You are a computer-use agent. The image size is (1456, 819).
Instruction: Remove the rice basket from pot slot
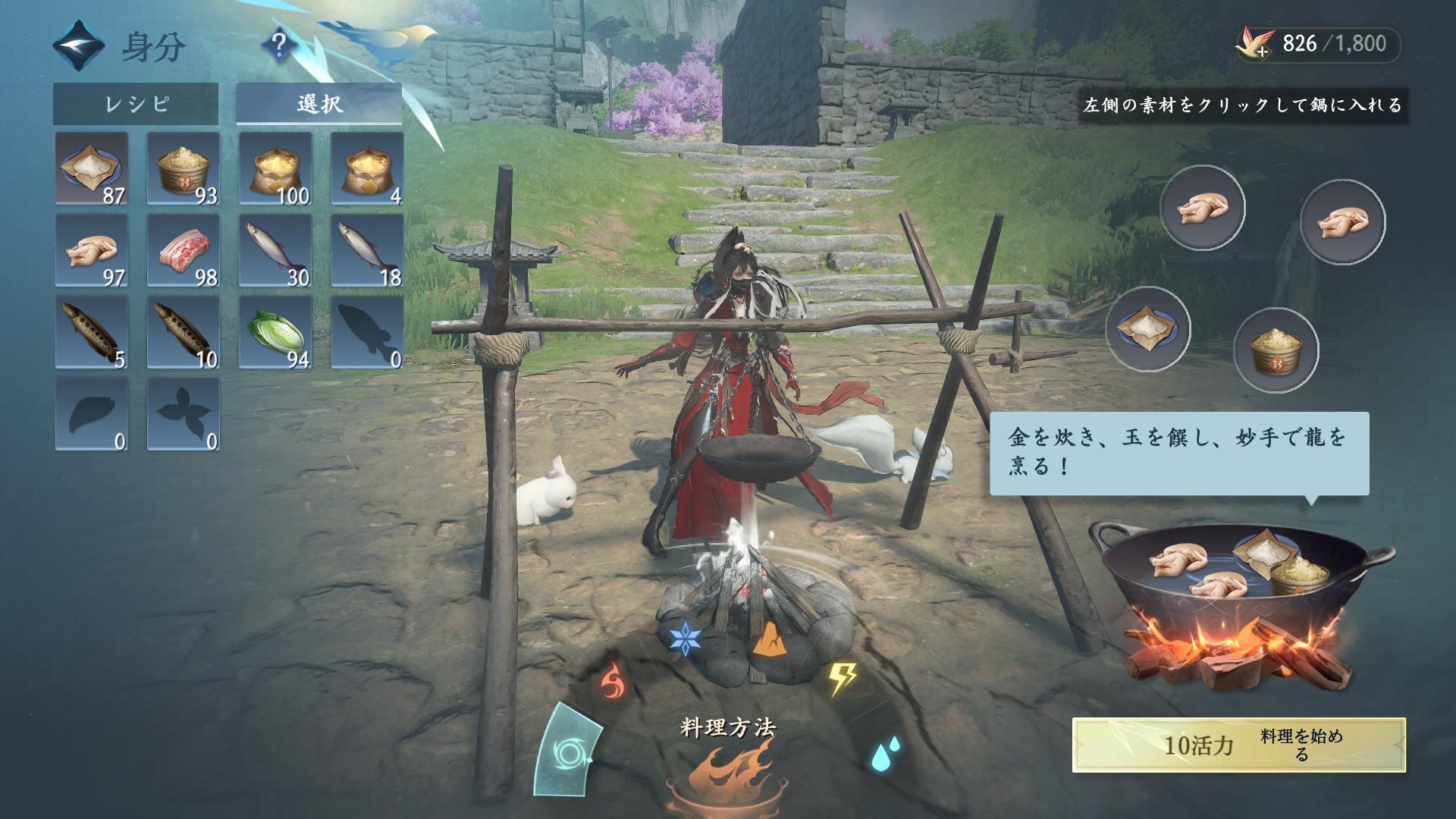[1277, 350]
